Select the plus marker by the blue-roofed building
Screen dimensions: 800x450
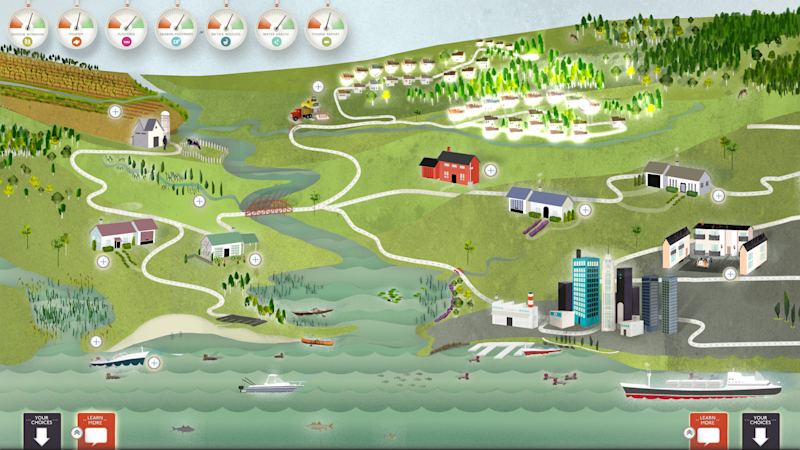click(x=585, y=210)
